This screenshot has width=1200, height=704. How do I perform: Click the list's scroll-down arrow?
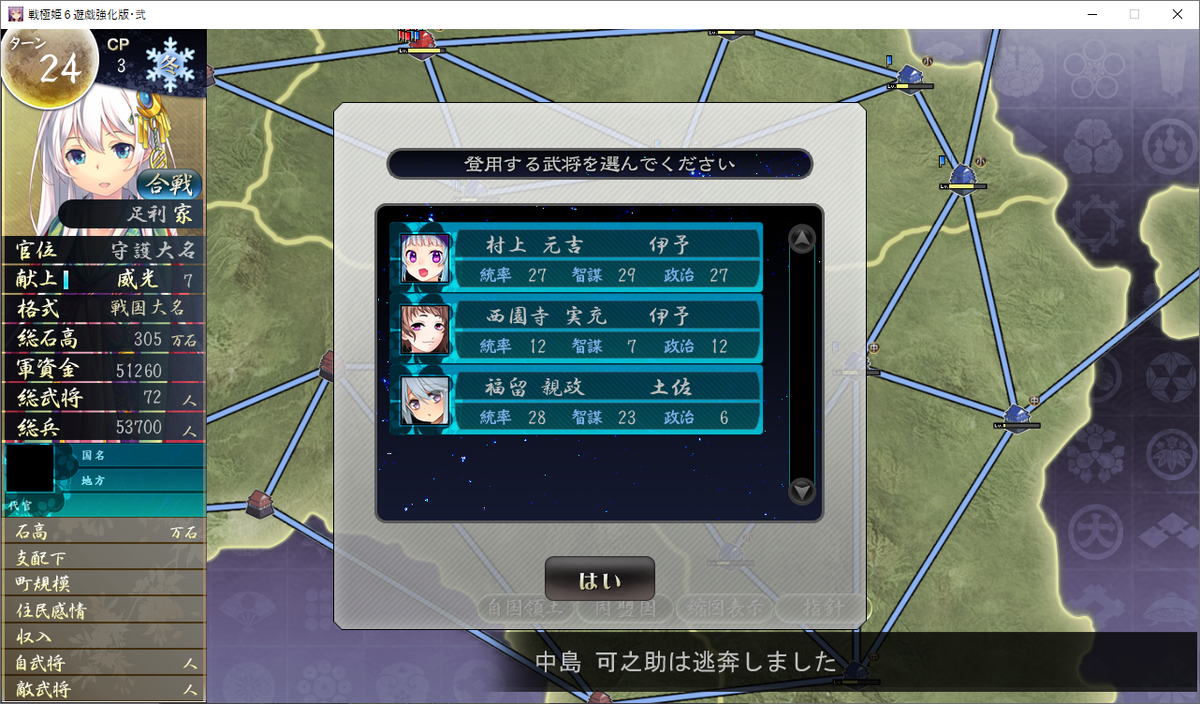(802, 491)
